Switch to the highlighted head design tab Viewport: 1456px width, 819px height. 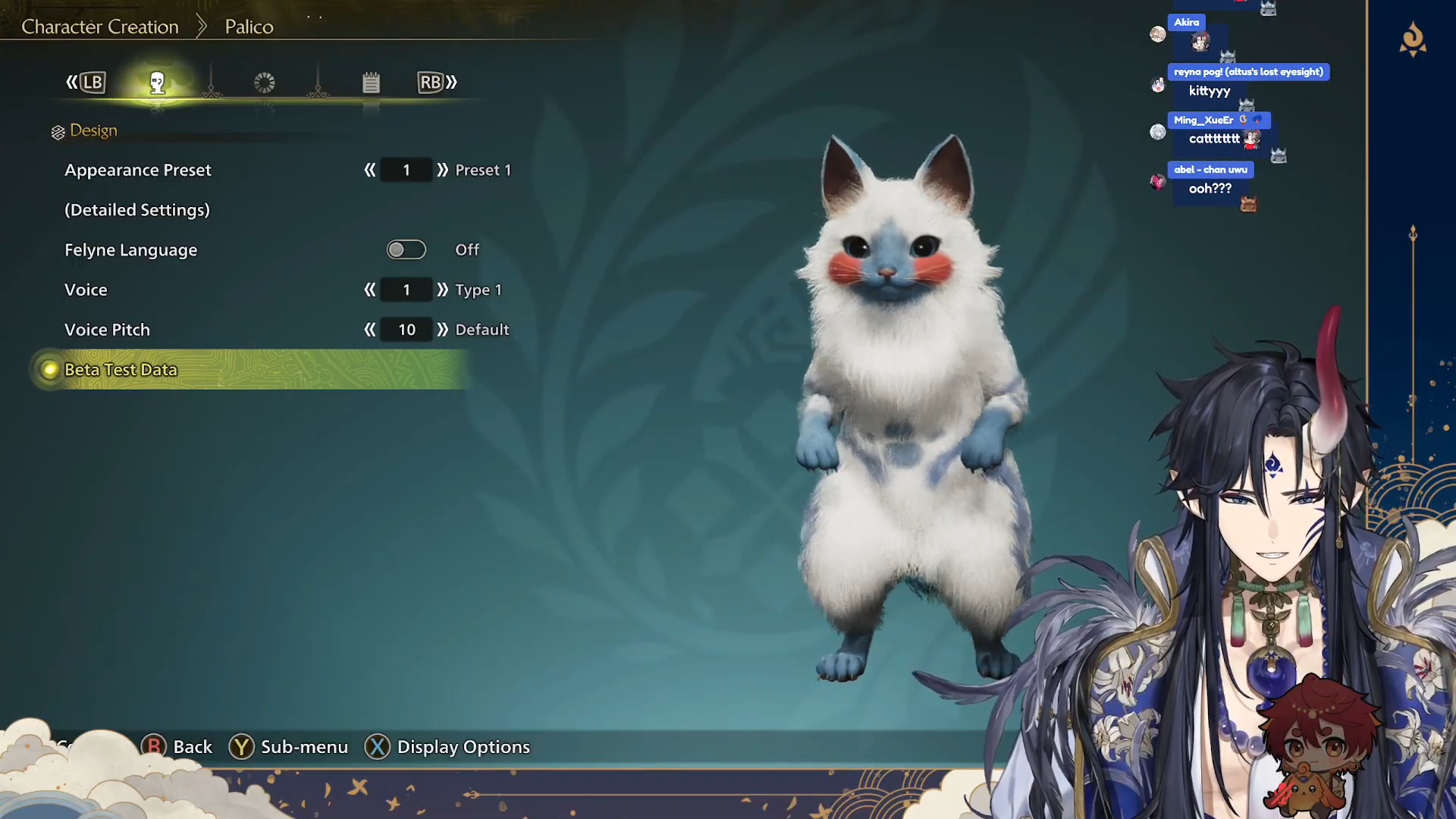coord(157,83)
